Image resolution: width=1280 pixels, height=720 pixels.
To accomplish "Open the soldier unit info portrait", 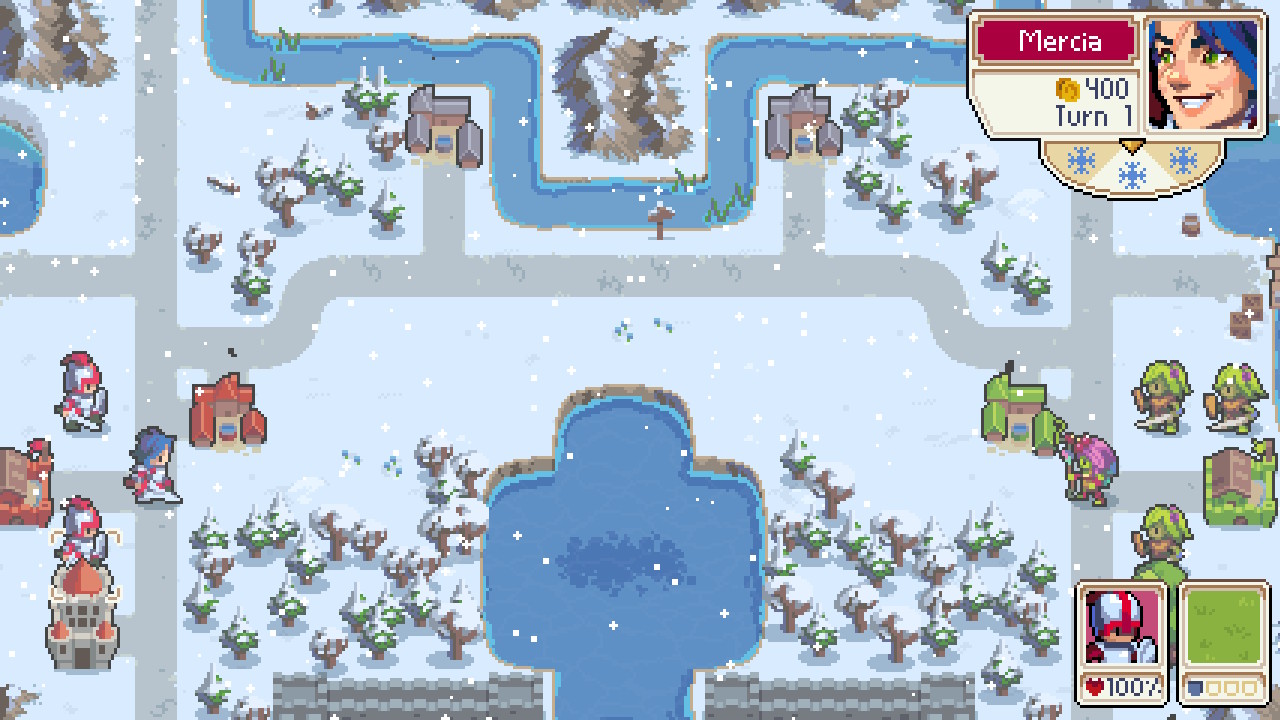I will point(1121,625).
